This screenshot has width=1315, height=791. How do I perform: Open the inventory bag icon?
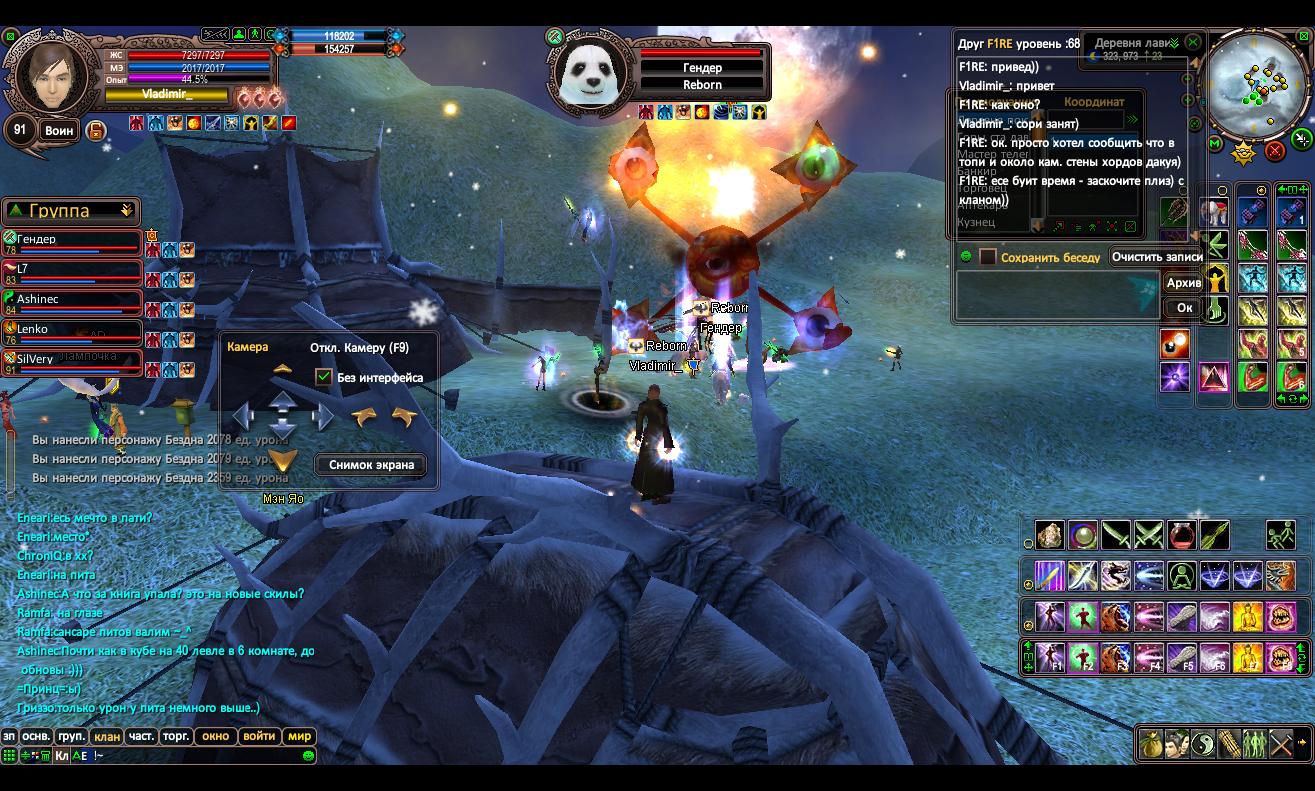(1151, 745)
